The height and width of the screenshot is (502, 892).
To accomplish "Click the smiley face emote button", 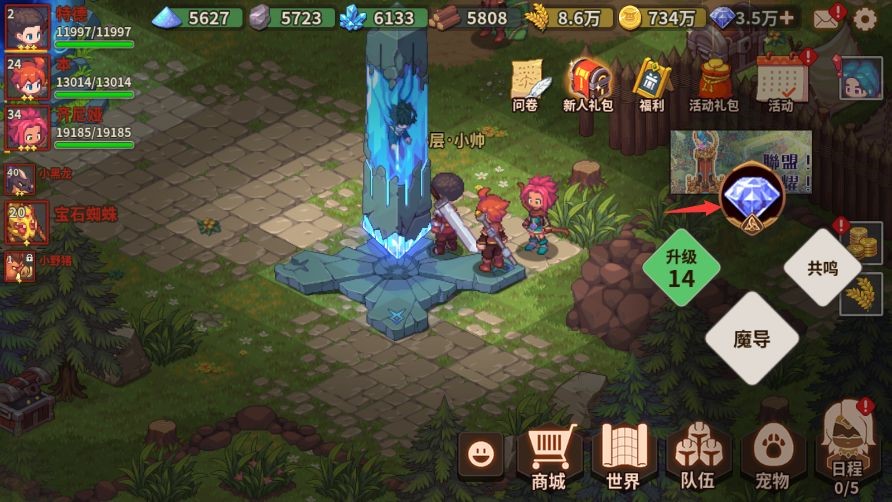I will click(483, 456).
